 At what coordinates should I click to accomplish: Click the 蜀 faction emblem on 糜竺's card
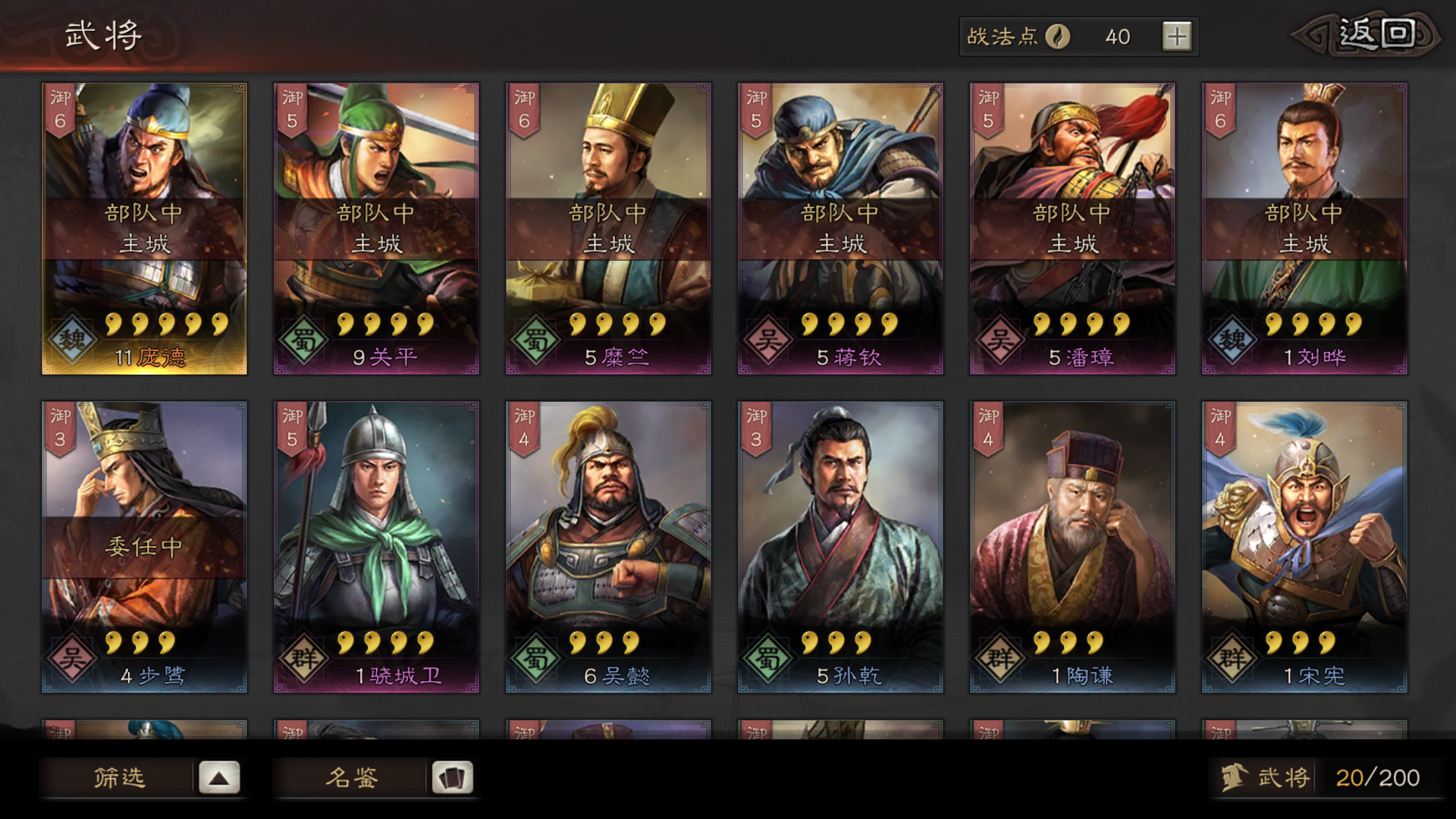pos(536,339)
